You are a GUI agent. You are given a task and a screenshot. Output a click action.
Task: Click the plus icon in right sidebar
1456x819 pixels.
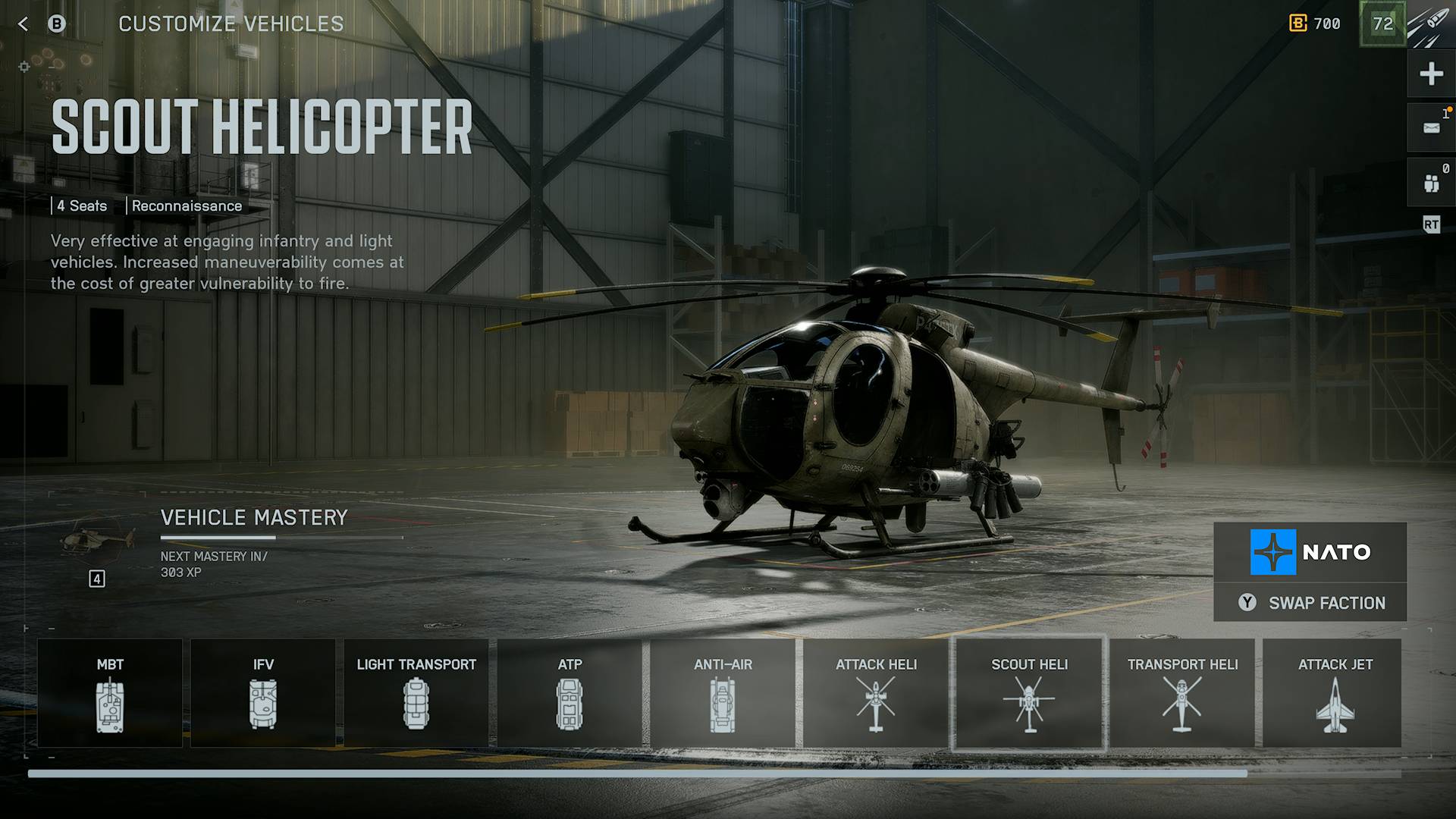click(1430, 74)
